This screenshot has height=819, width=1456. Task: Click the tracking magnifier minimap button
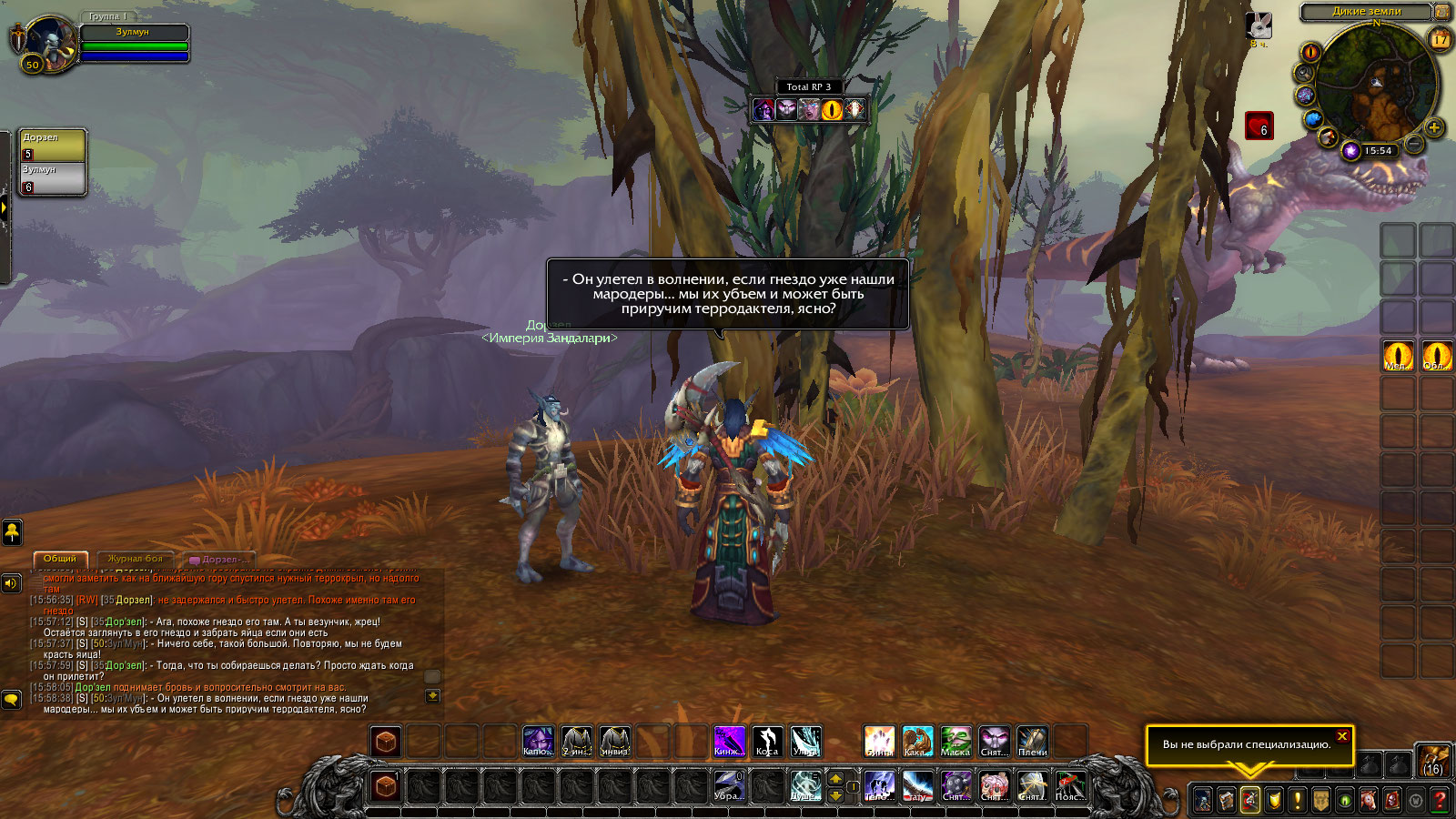point(1305,73)
